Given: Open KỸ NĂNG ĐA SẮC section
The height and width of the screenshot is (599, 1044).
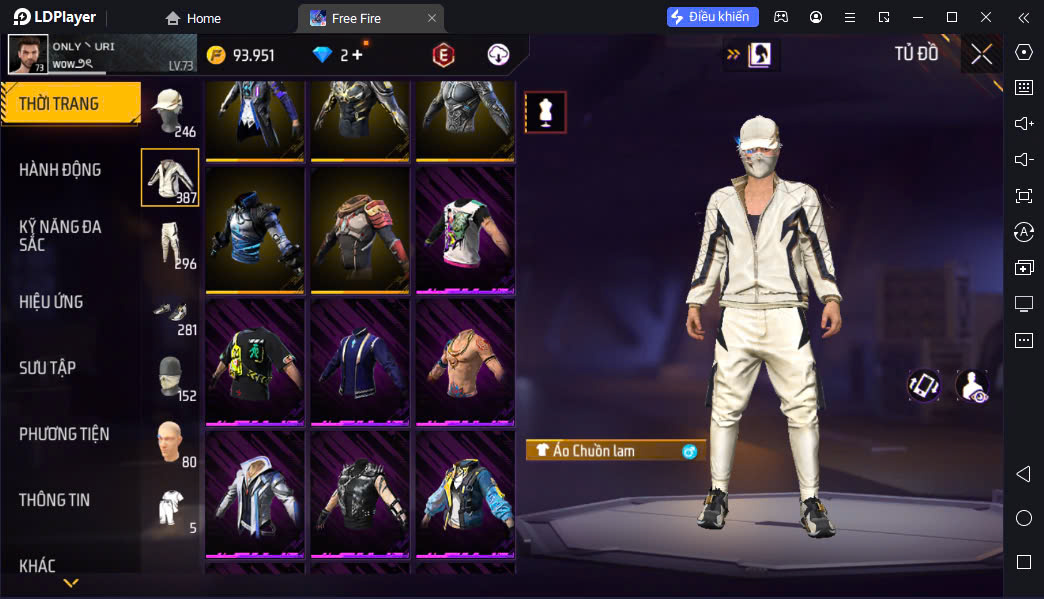Looking at the screenshot, I should point(60,236).
